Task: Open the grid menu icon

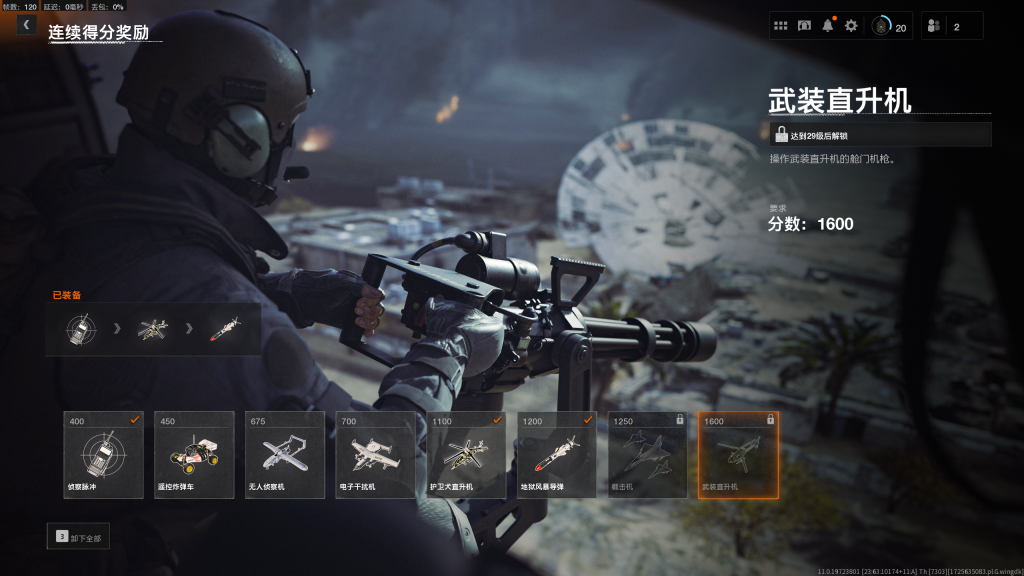Action: 781,26
